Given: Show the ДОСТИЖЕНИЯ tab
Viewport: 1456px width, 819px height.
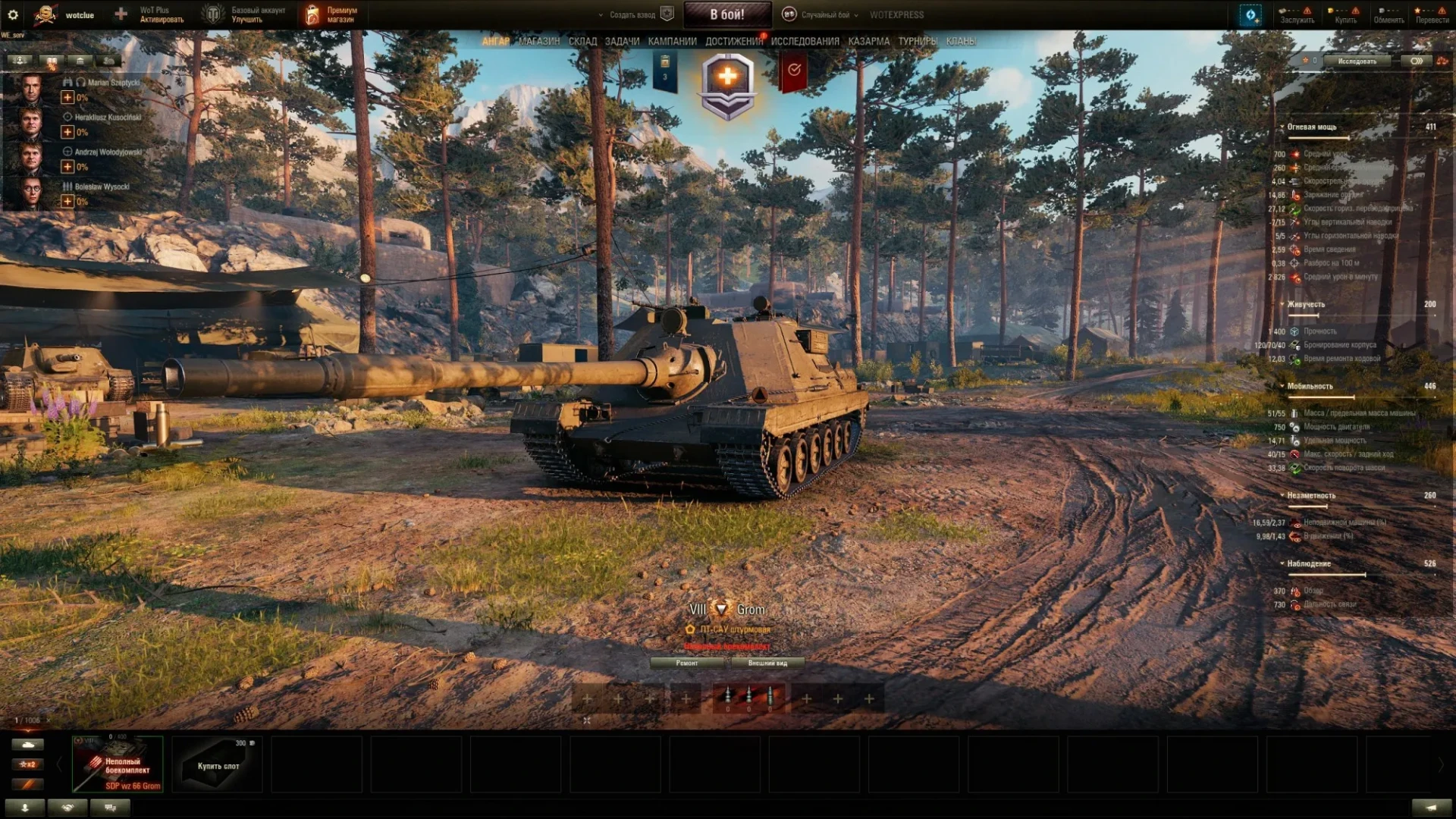Looking at the screenshot, I should click(x=733, y=42).
